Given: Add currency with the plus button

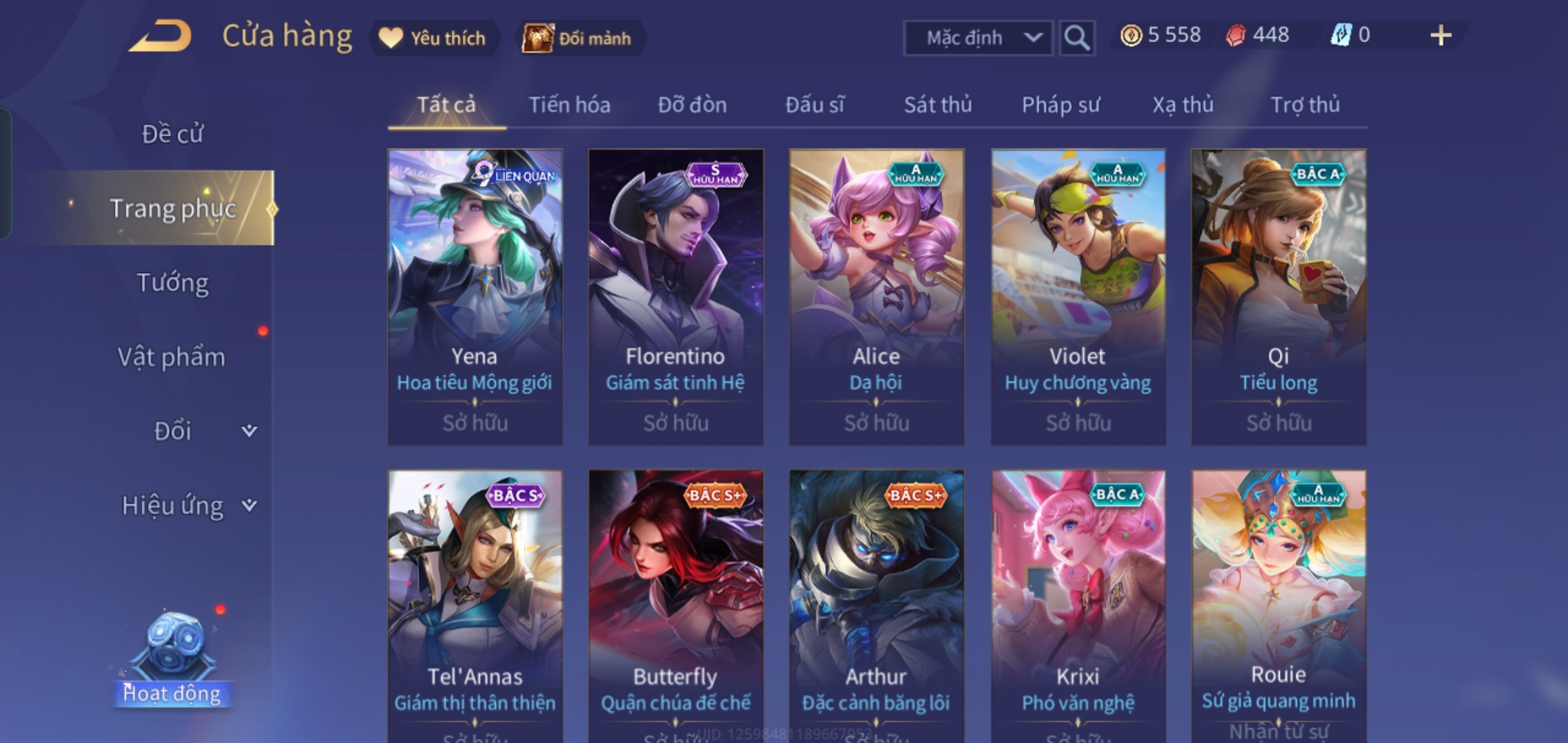Looking at the screenshot, I should click(1440, 35).
